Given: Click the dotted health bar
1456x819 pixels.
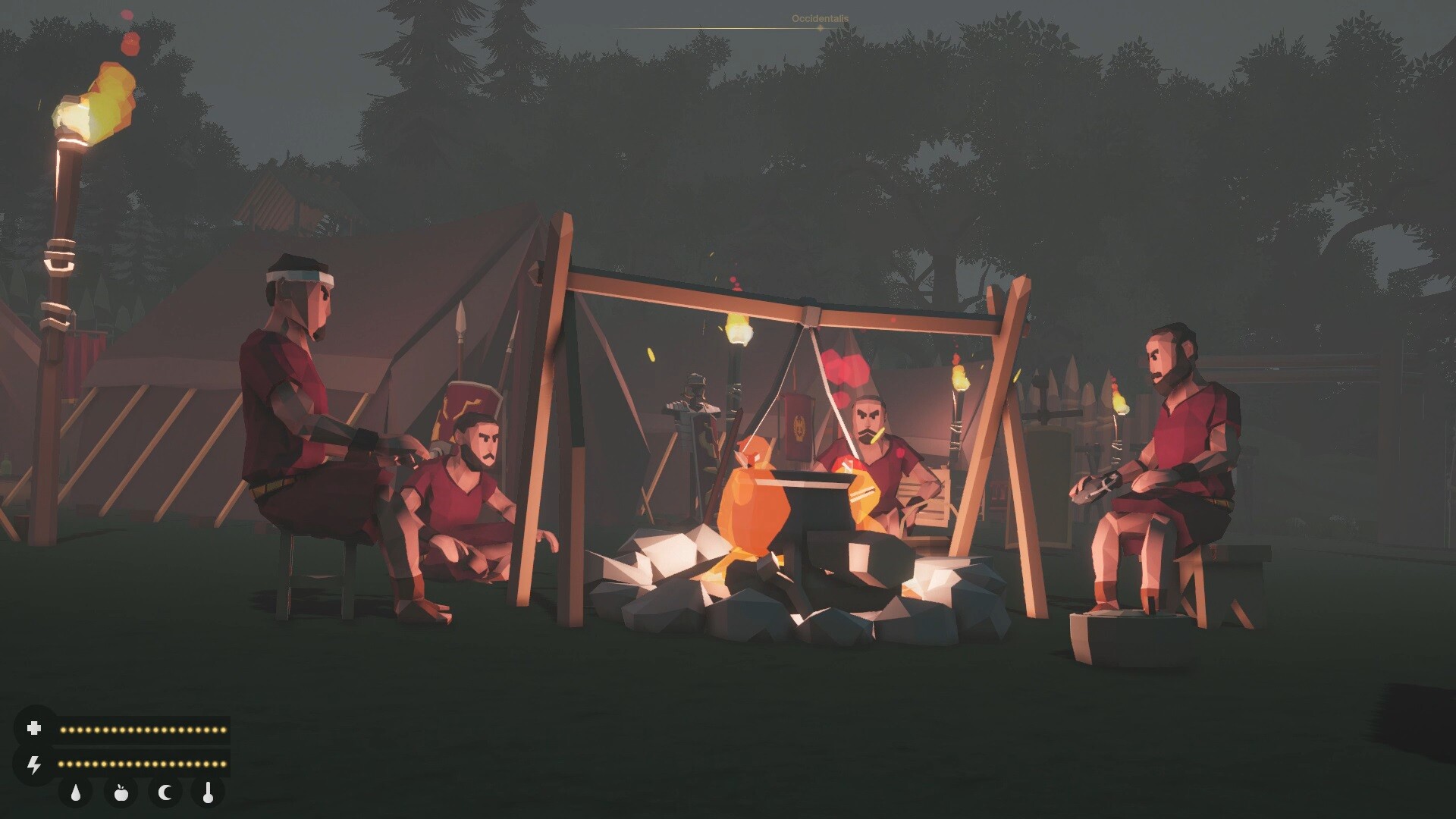Looking at the screenshot, I should (144, 730).
